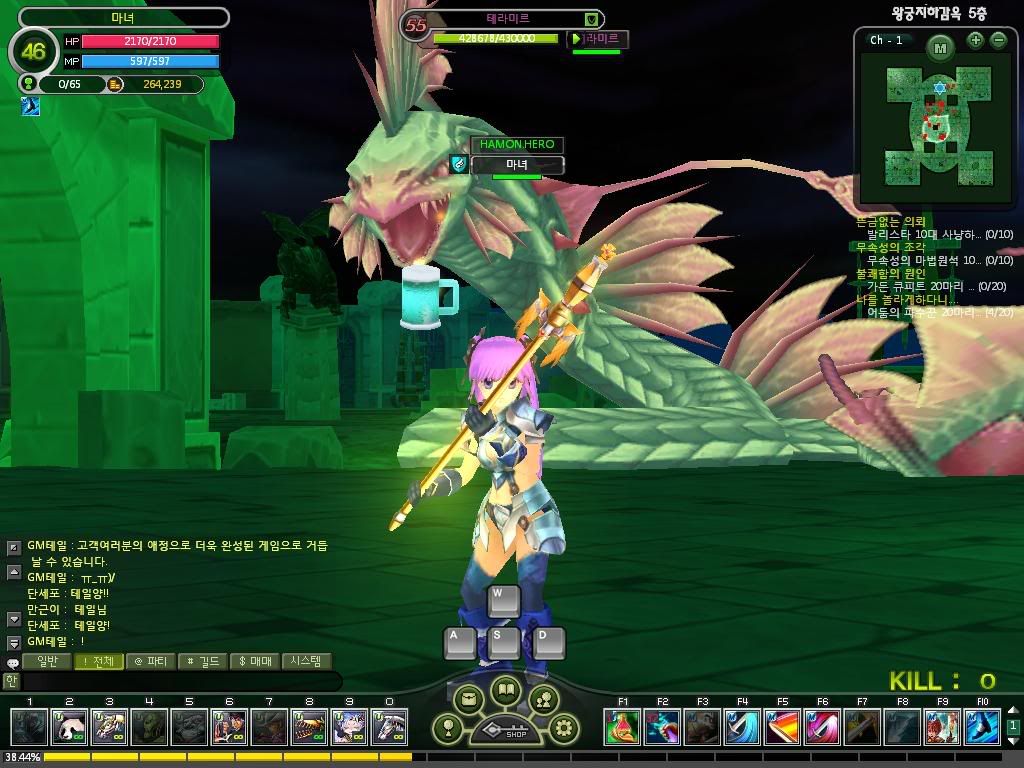1024x768 pixels.
Task: Switch to the 일반 chat tab
Action: click(x=48, y=661)
